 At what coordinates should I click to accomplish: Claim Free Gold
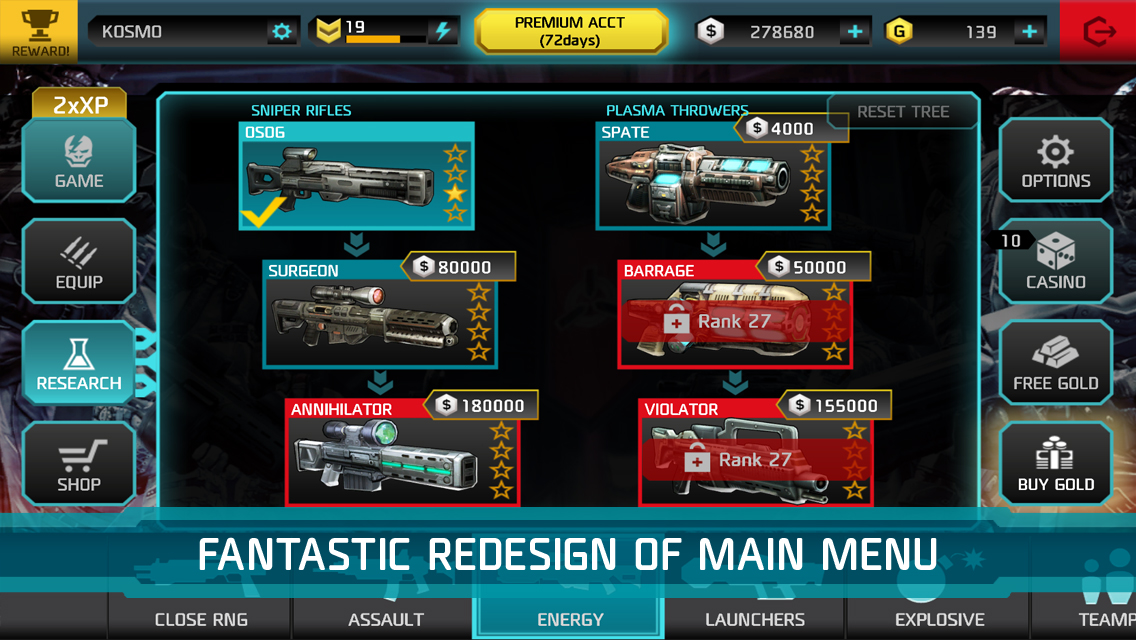[1056, 364]
